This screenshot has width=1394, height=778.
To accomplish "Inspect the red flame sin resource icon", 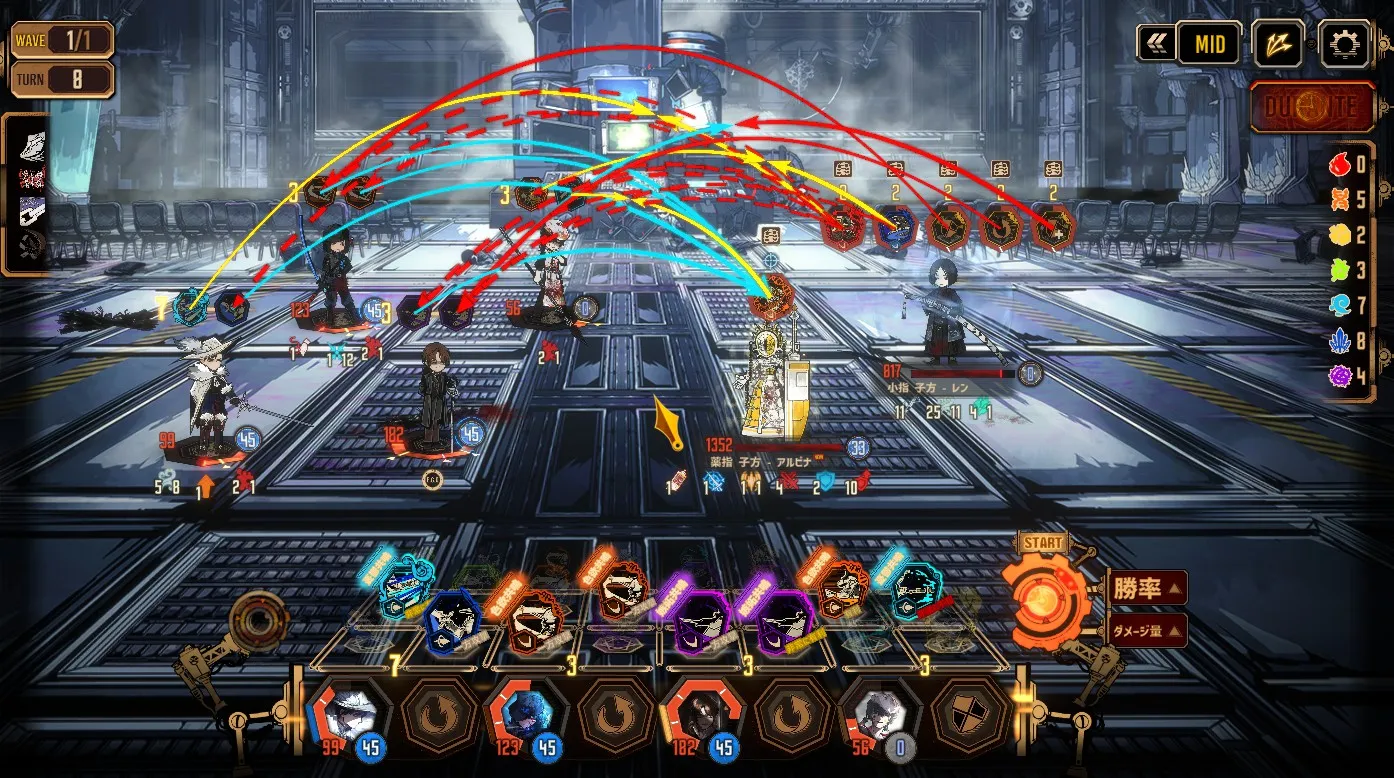I will pos(1340,165).
